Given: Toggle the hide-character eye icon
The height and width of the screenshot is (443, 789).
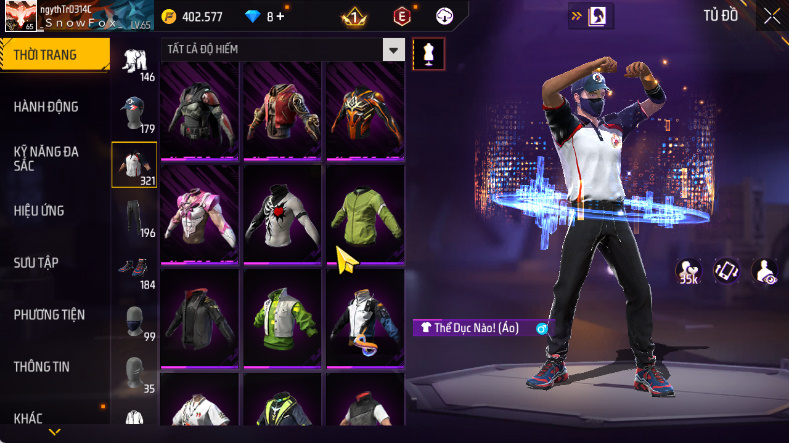Looking at the screenshot, I should tap(765, 271).
